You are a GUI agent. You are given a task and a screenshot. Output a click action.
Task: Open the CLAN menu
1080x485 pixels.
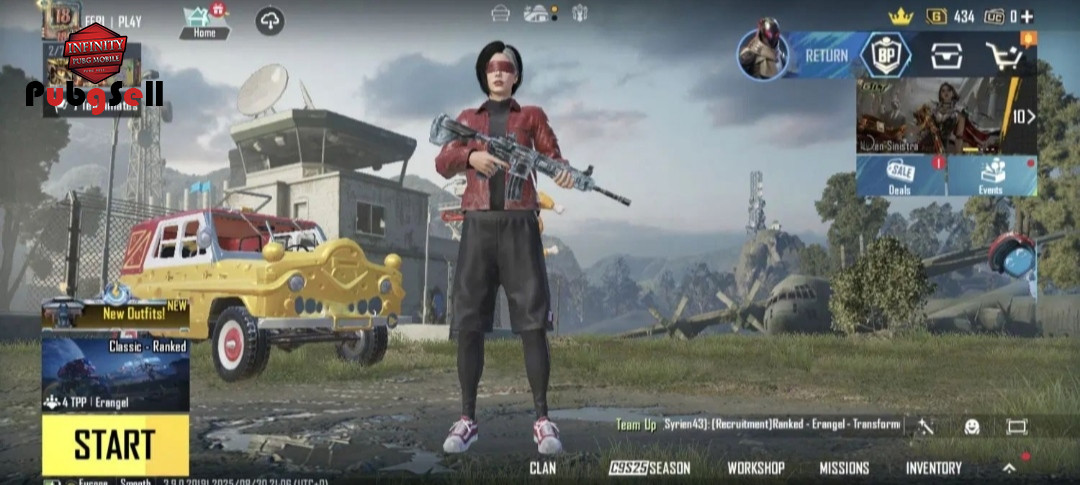543,468
